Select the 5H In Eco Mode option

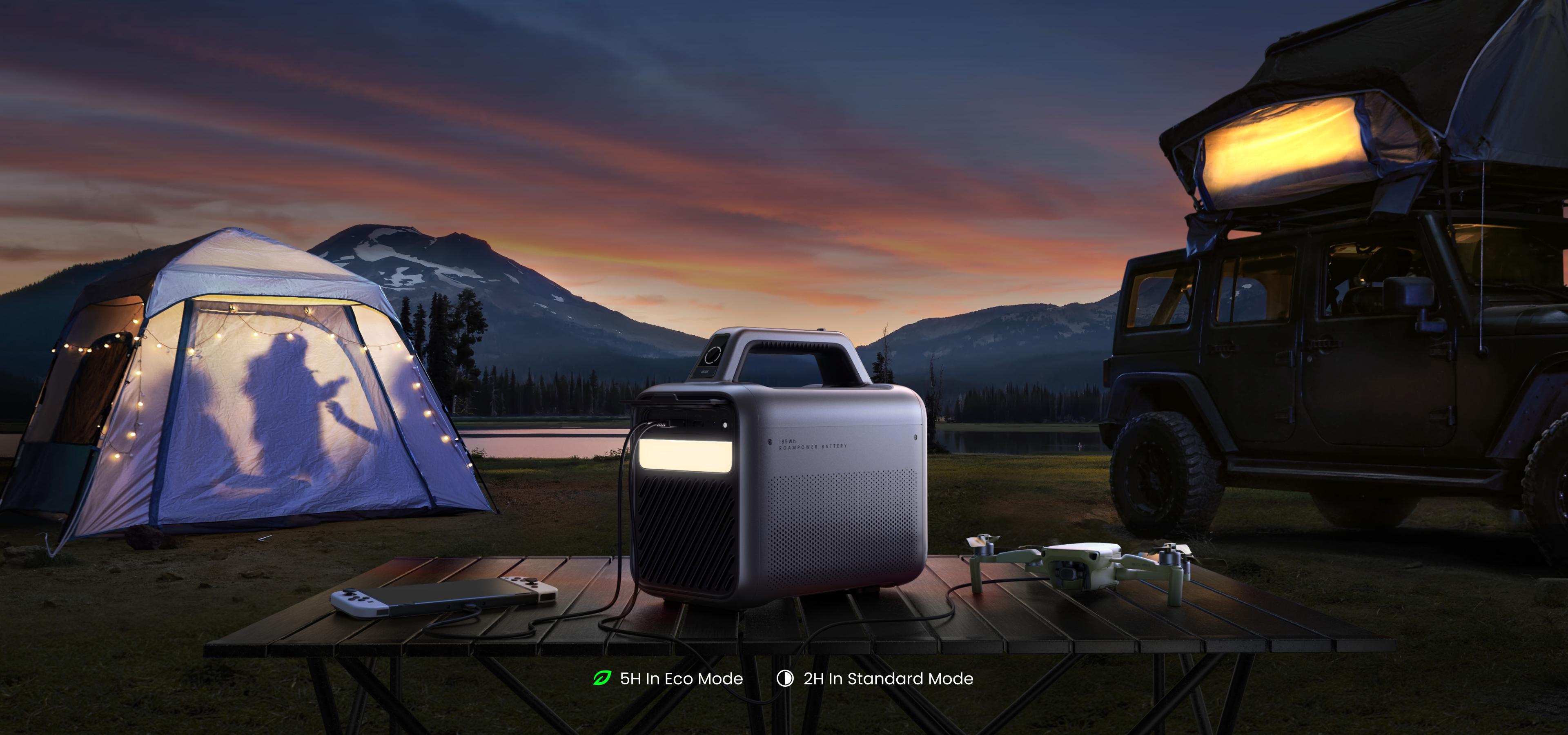coord(668,678)
